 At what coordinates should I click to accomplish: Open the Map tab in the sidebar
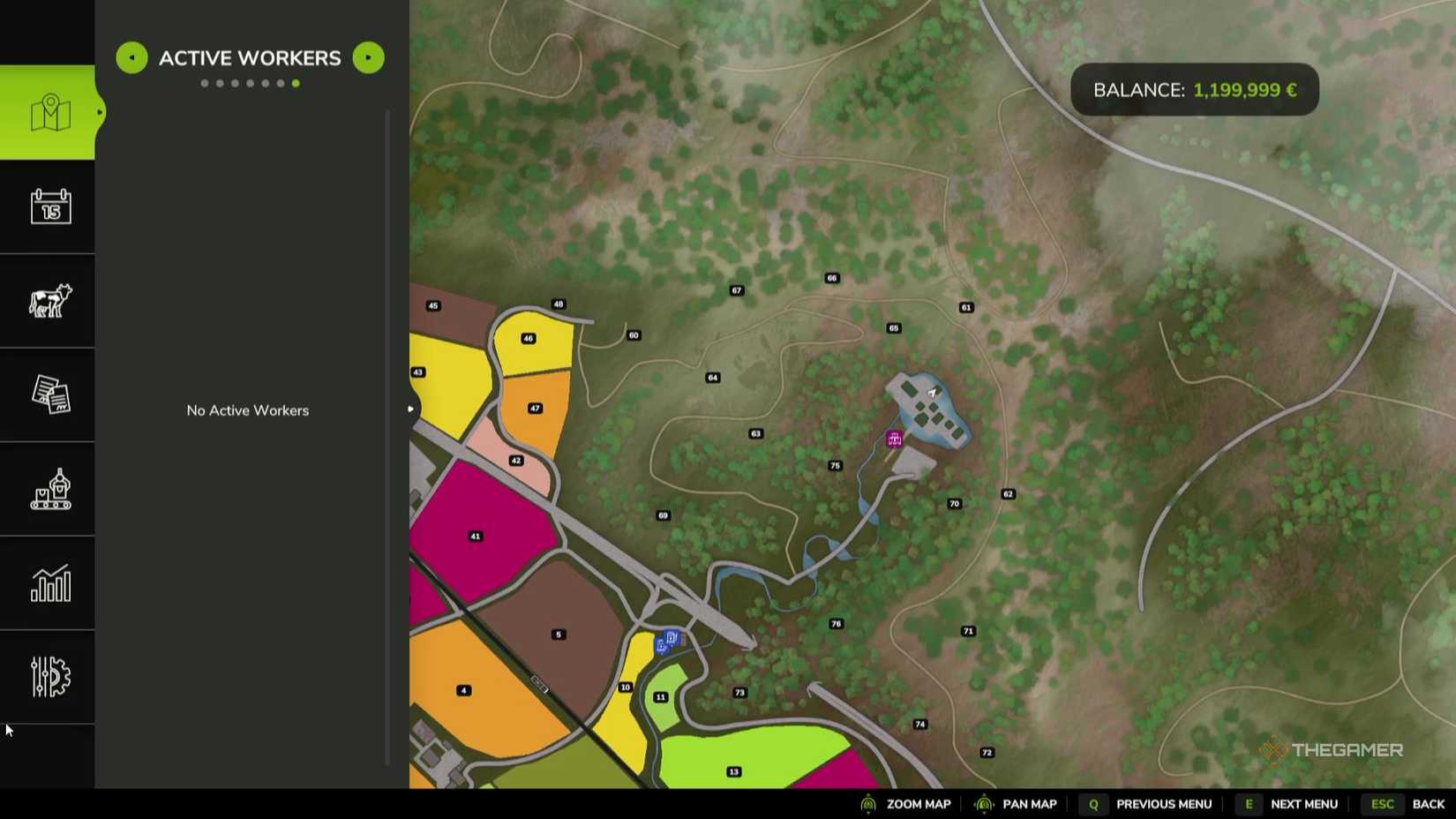click(49, 112)
